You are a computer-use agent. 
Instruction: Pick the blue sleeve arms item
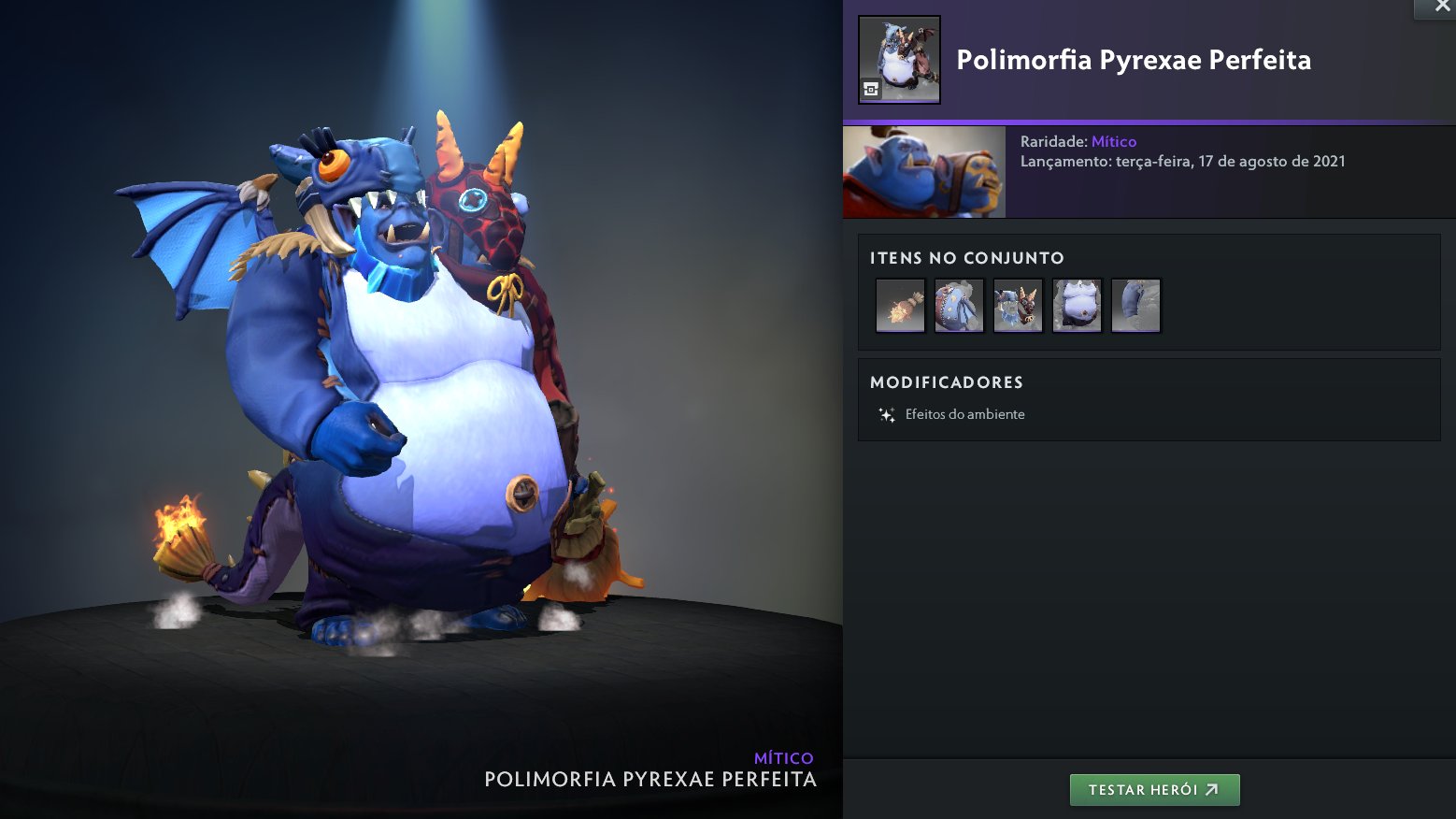[x=1135, y=306]
